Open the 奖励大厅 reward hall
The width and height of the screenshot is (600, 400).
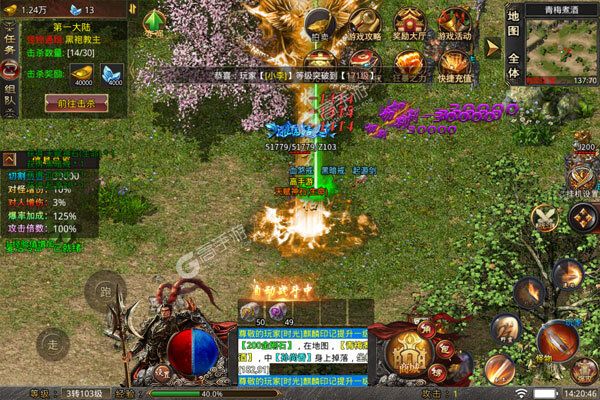pyautogui.click(x=408, y=24)
